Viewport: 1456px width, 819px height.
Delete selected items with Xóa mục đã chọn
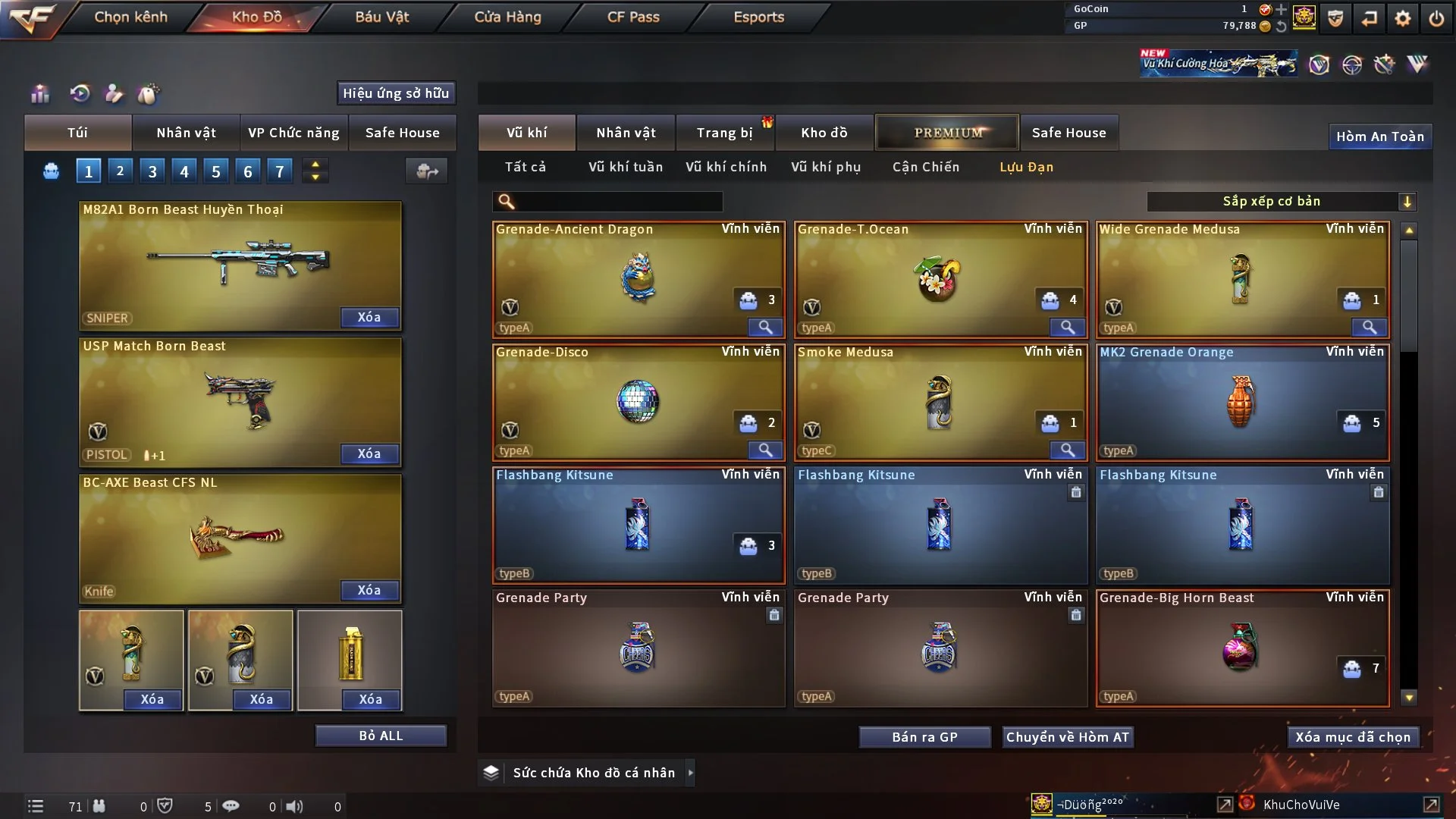point(1352,737)
